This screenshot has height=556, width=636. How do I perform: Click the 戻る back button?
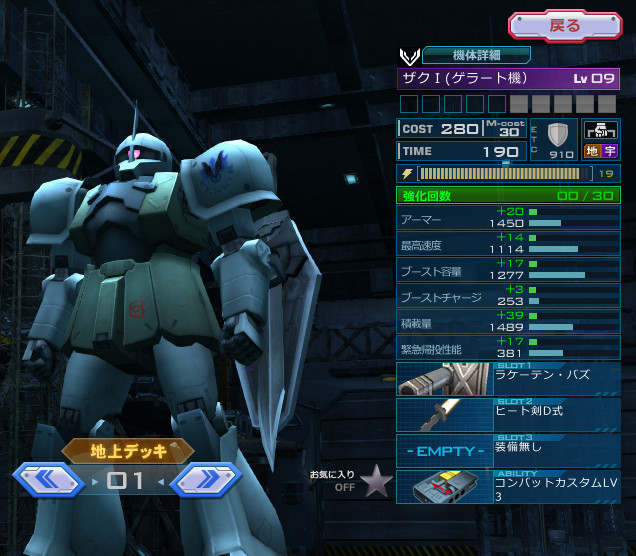click(565, 25)
